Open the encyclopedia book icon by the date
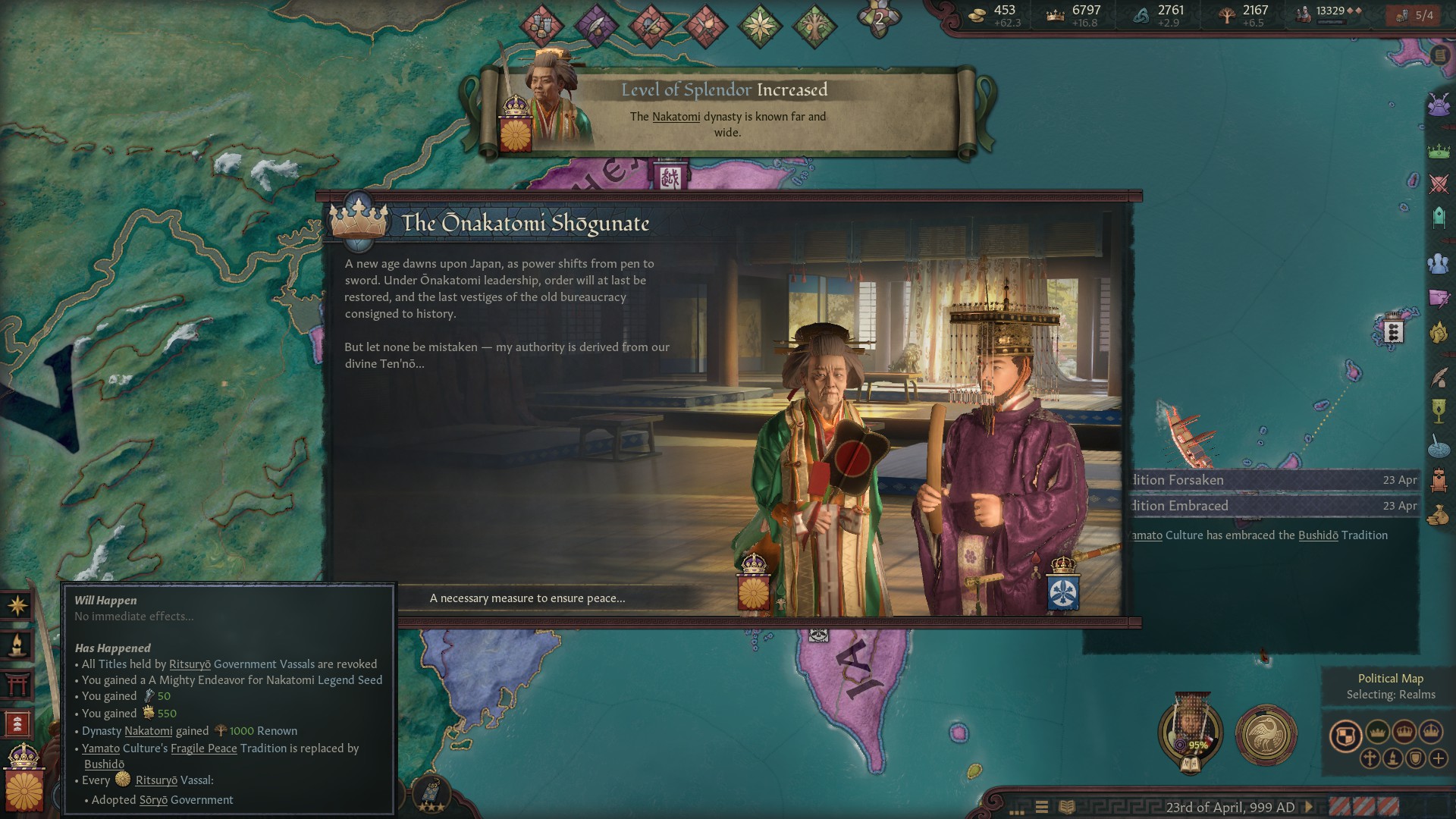The width and height of the screenshot is (1456, 819). click(x=1066, y=807)
